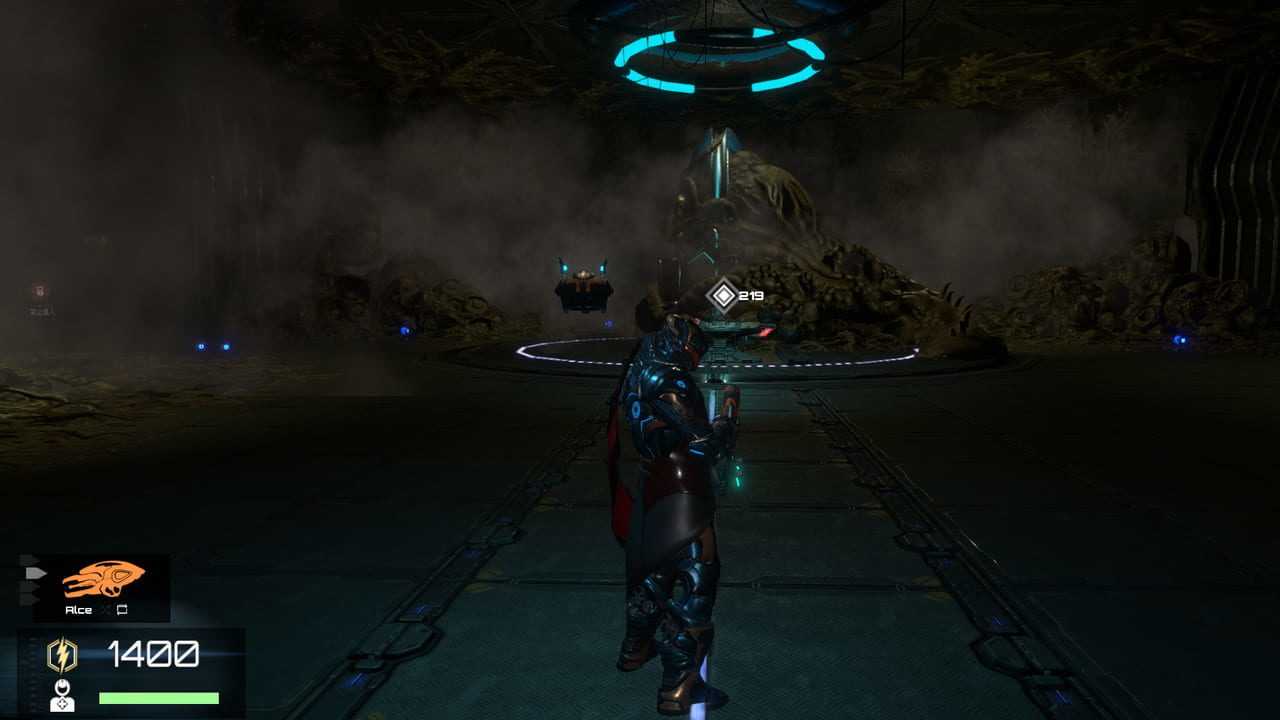Image resolution: width=1280 pixels, height=720 pixels.
Task: Click the highlighted weapon slot indicator arrow
Action: 35,573
